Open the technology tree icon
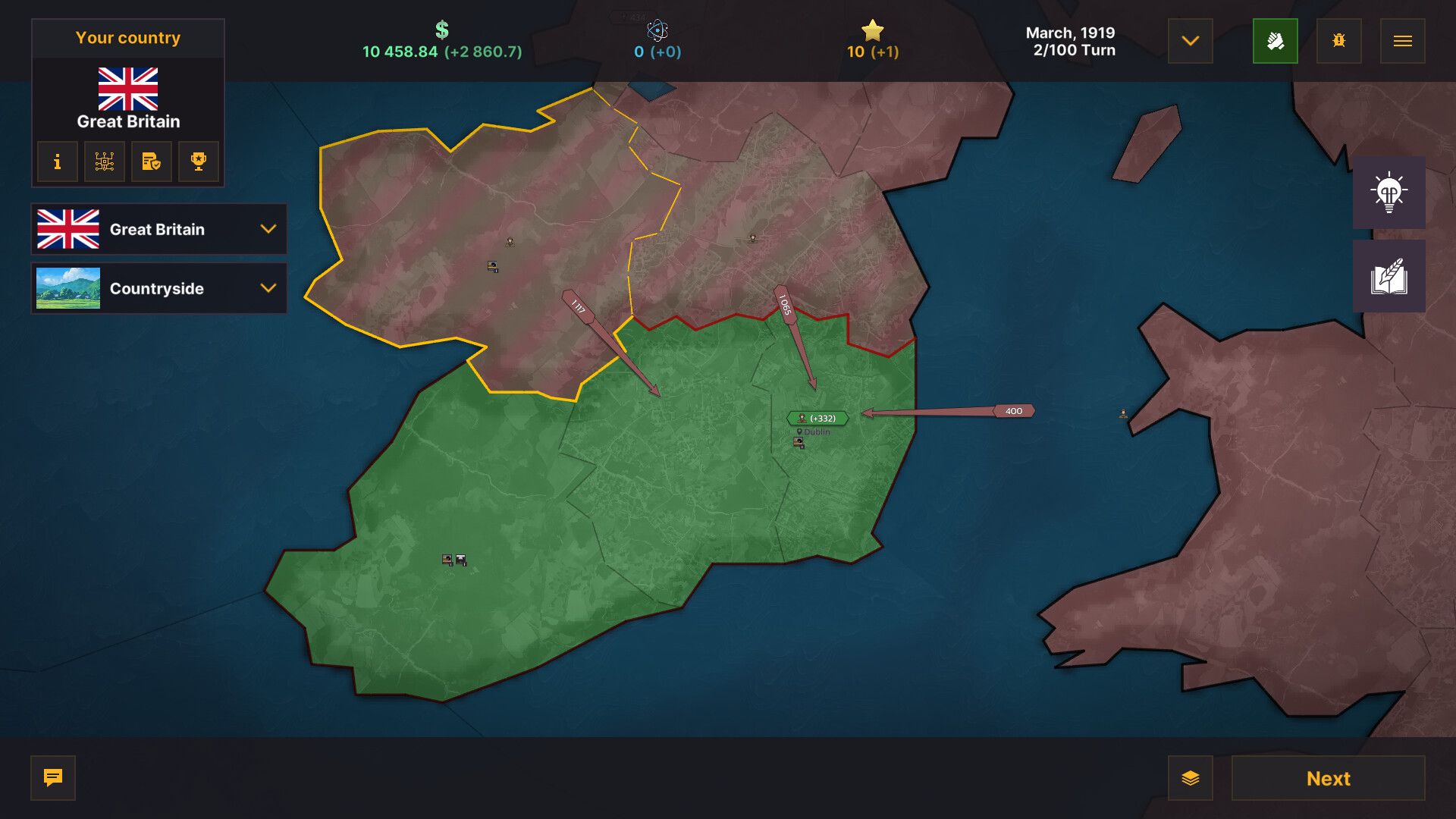Image resolution: width=1456 pixels, height=819 pixels. [x=104, y=162]
